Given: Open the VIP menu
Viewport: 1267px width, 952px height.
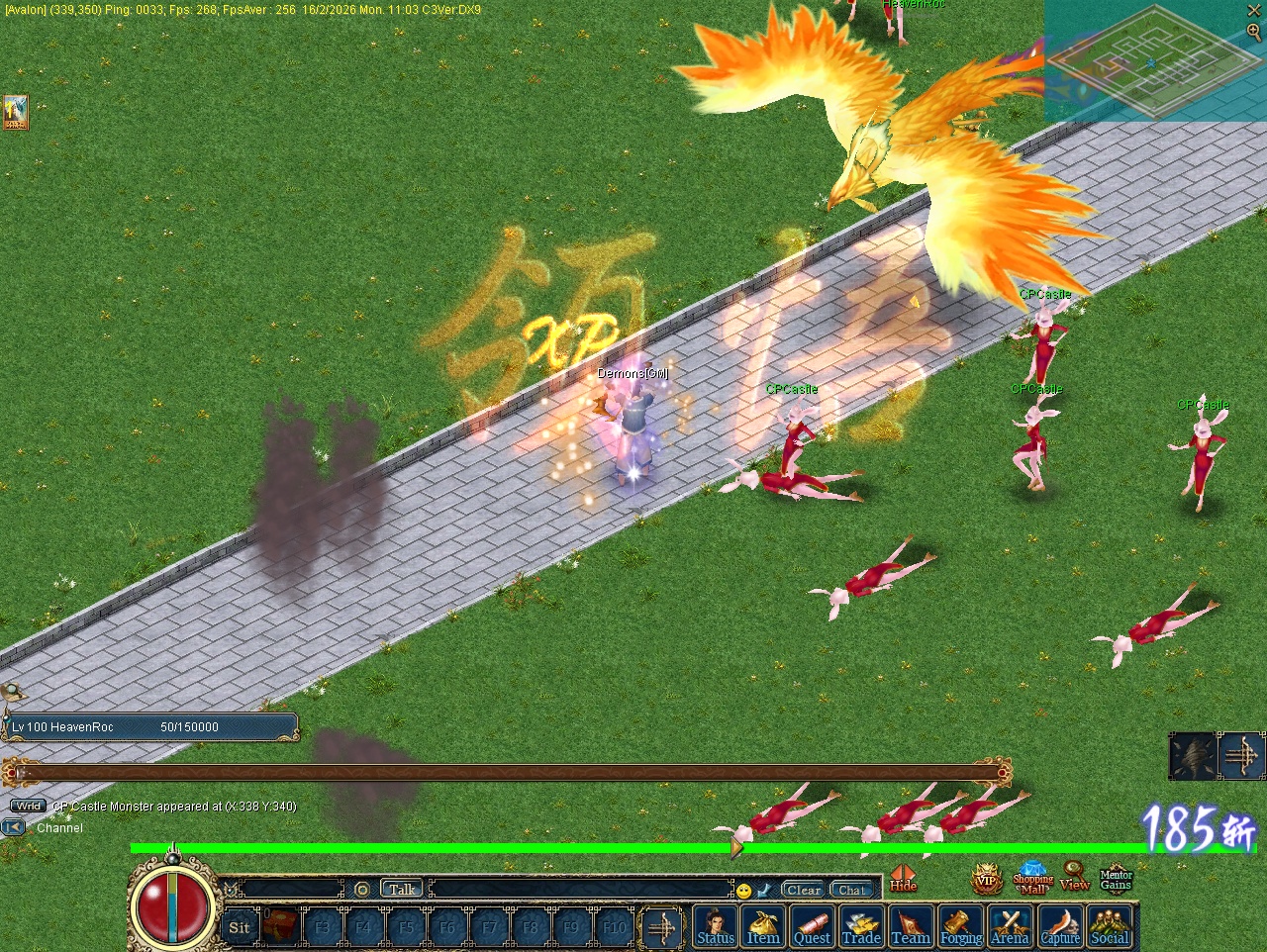Looking at the screenshot, I should 986,879.
